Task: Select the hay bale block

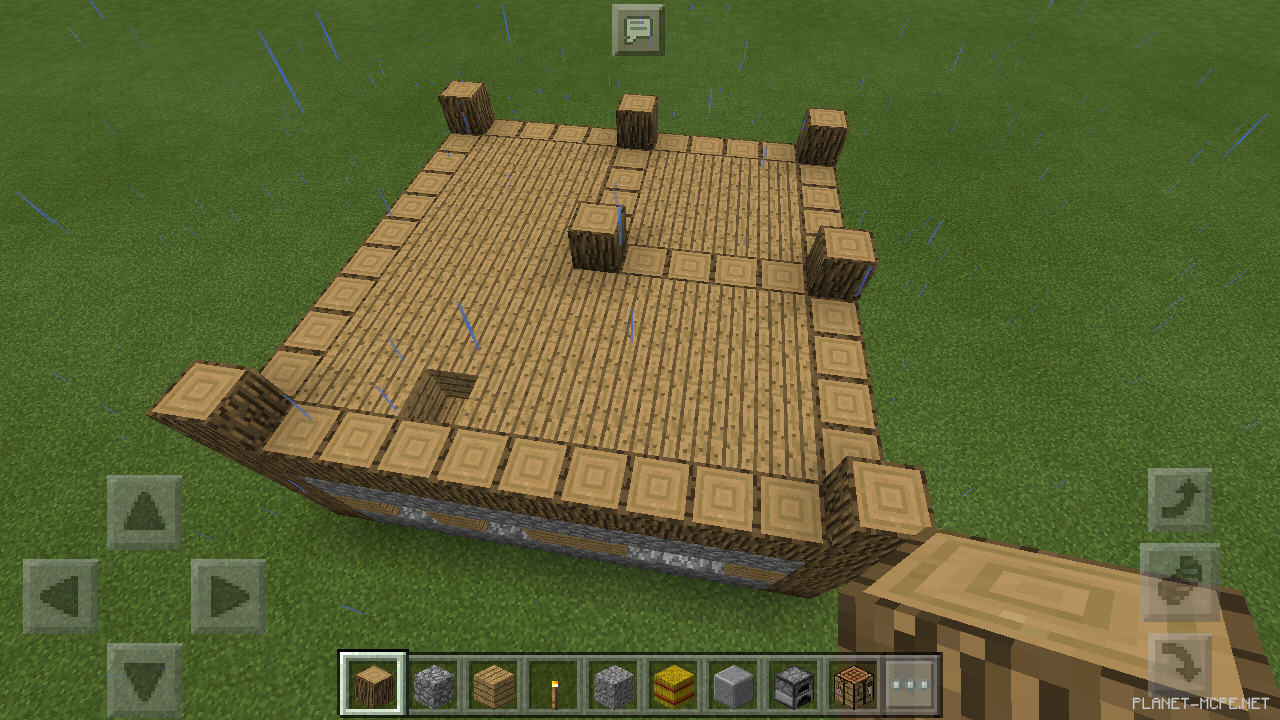Action: tap(672, 683)
